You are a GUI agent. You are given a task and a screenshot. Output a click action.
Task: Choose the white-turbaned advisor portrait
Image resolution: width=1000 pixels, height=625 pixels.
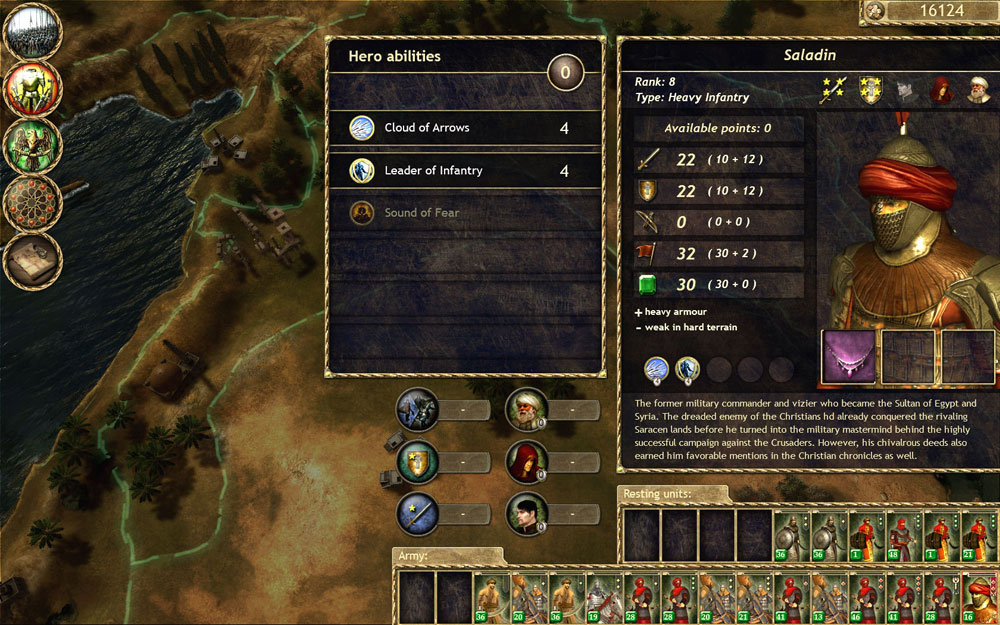[524, 409]
